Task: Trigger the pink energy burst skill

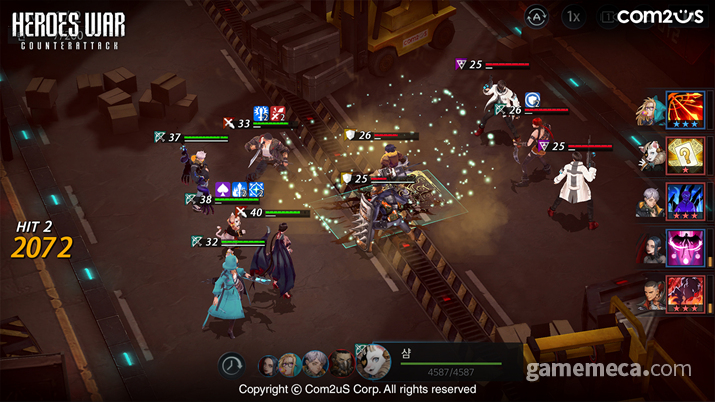Action: [685, 247]
